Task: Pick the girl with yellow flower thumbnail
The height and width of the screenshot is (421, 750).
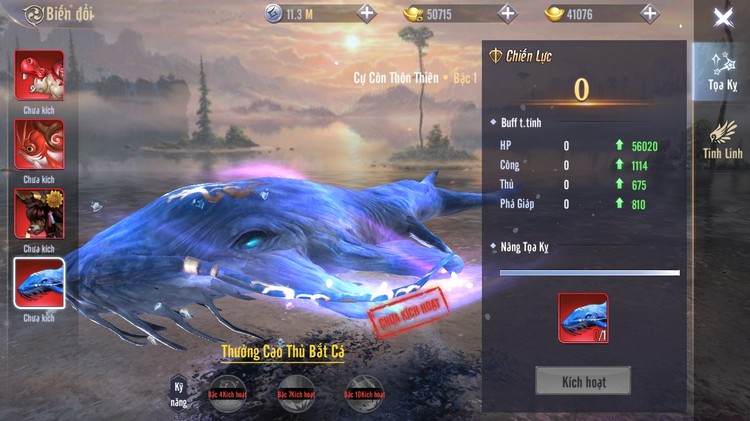Action: [39, 213]
